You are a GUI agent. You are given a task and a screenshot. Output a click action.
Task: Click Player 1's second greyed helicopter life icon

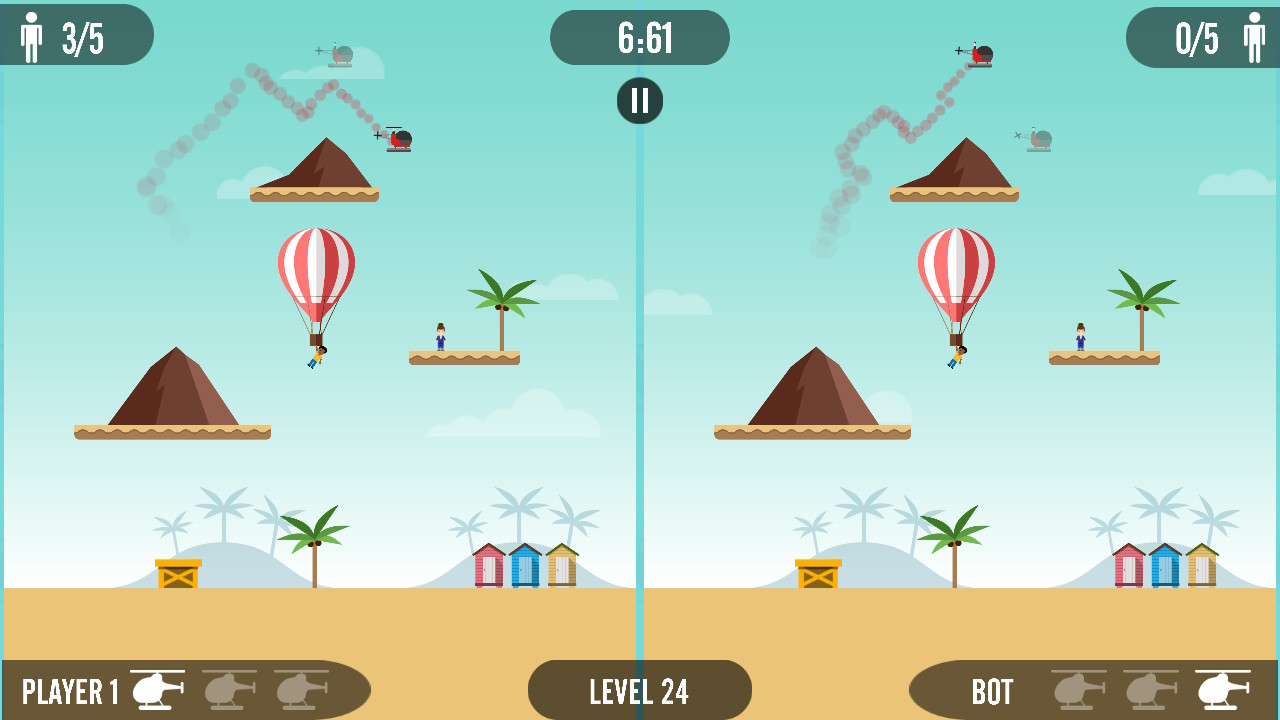226,689
